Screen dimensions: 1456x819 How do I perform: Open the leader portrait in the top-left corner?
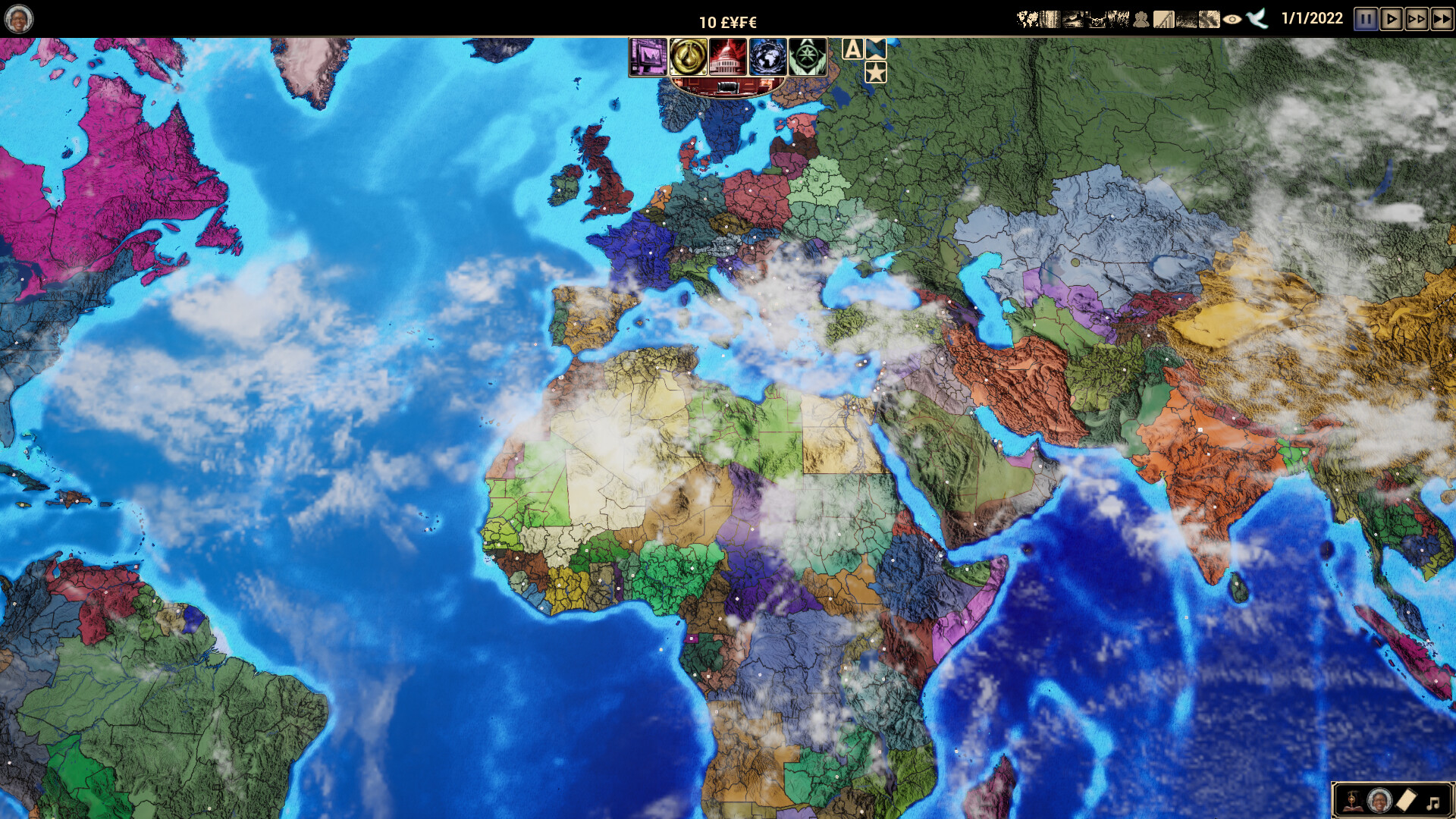[18, 19]
